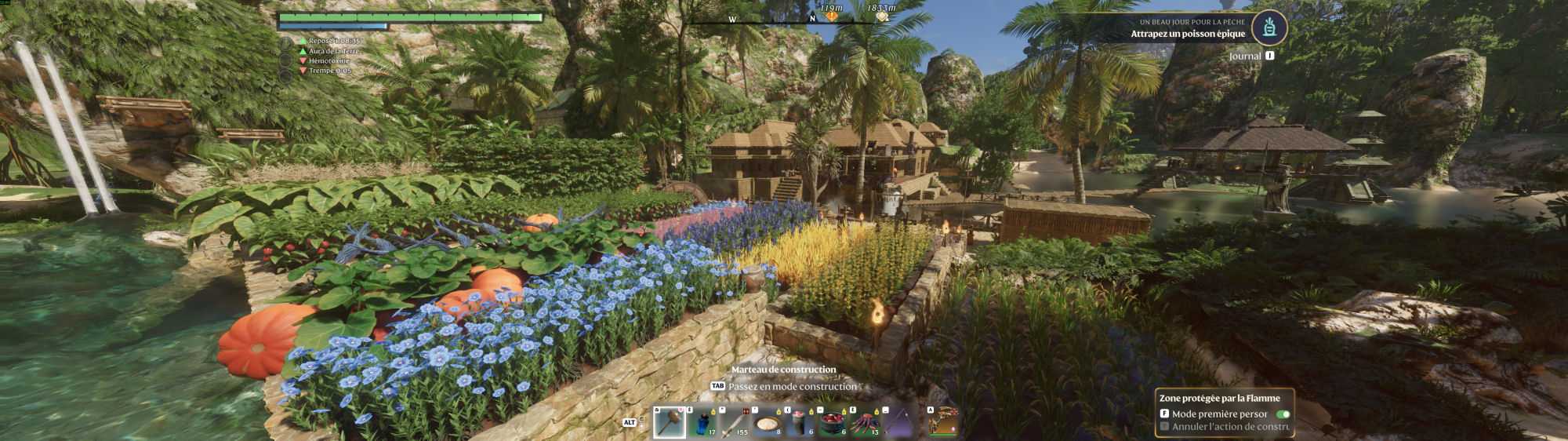Select the blue potion flask slot
1568x441 pixels.
tap(702, 422)
